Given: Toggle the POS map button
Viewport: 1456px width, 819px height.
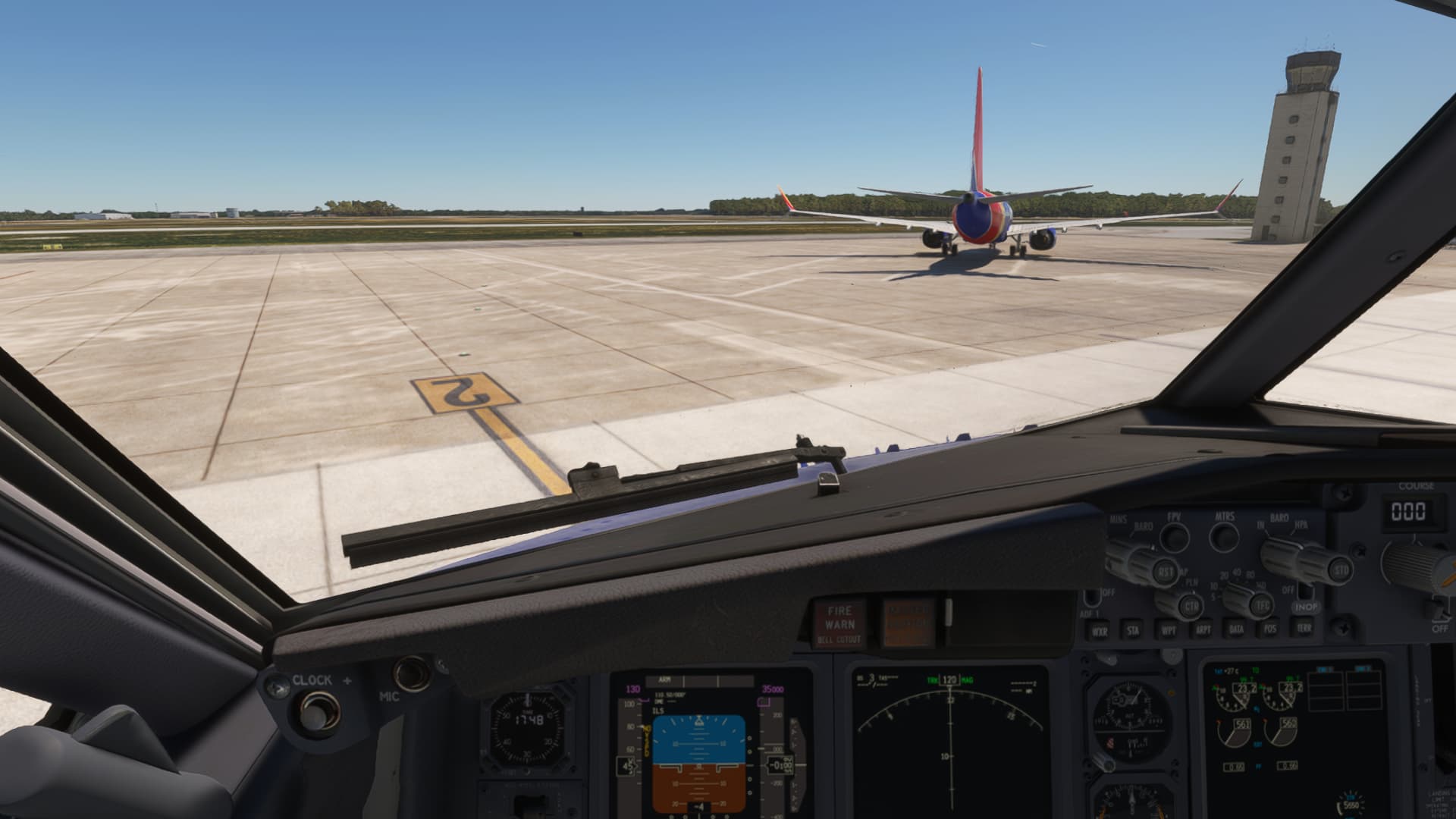Looking at the screenshot, I should [1270, 628].
